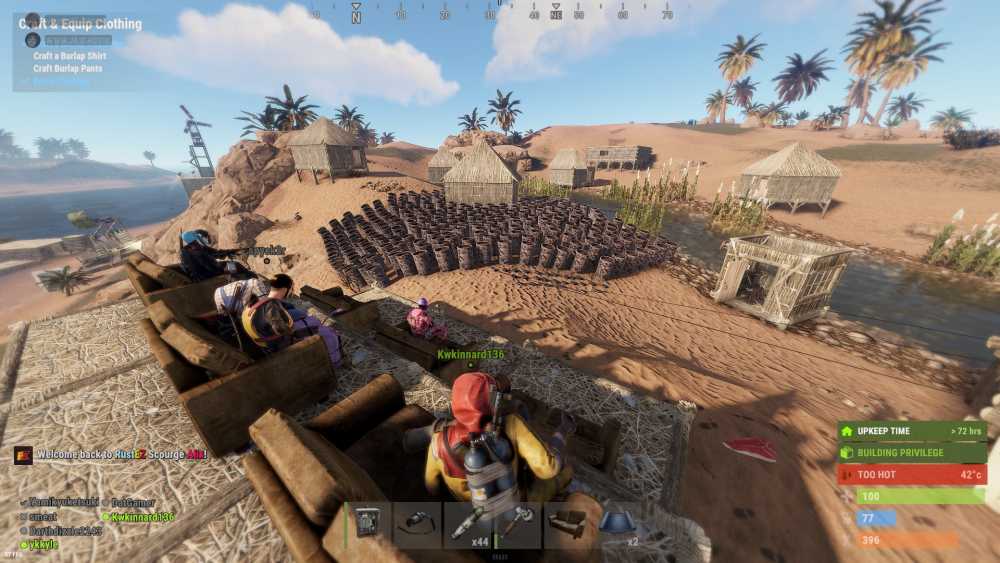Click the Upkeep Time status panel
This screenshot has height=563, width=1000.
point(911,431)
